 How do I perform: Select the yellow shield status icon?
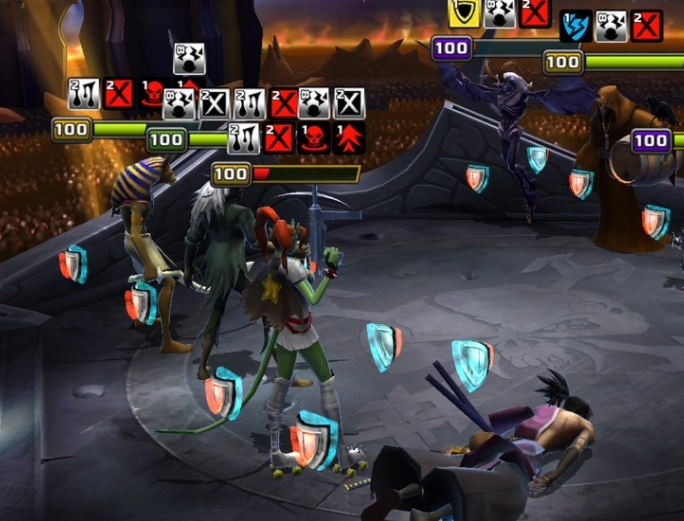[465, 13]
